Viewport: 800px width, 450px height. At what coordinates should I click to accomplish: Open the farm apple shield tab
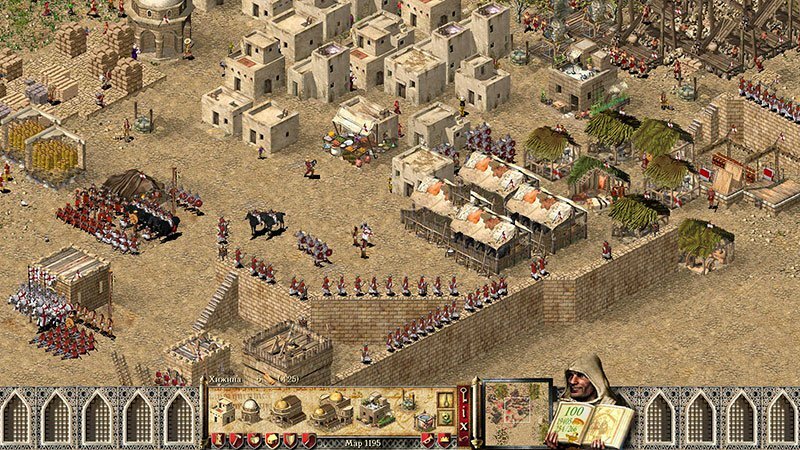[x=253, y=441]
